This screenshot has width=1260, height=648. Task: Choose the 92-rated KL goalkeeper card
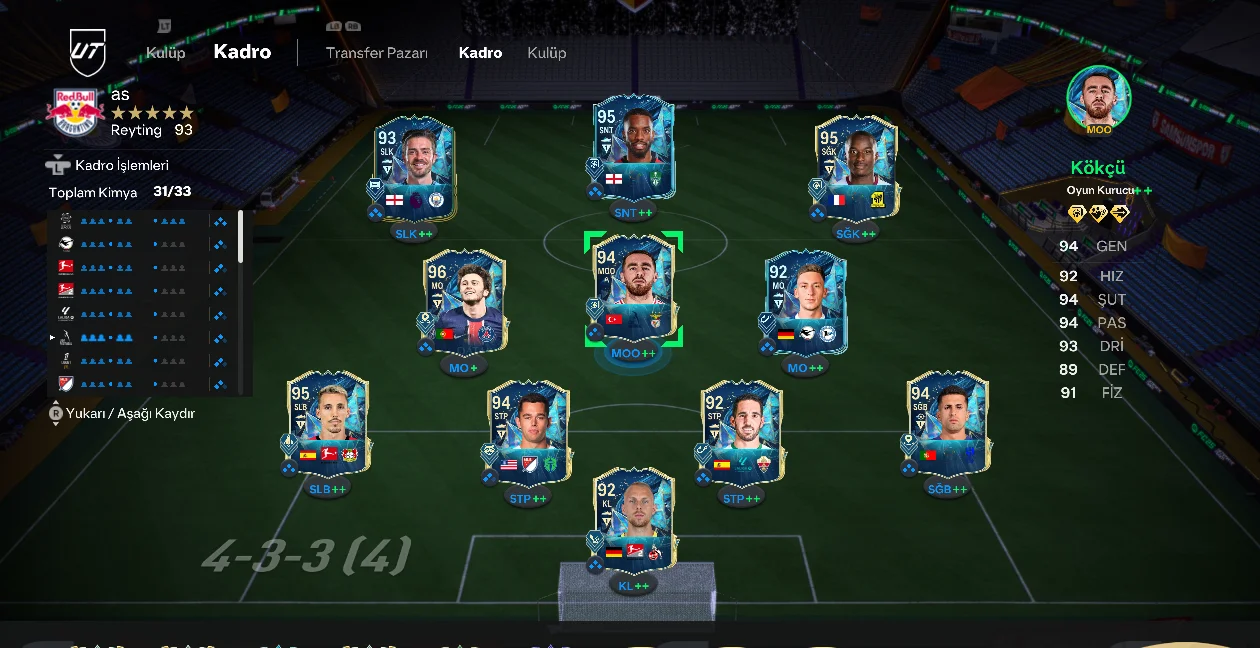[x=633, y=520]
